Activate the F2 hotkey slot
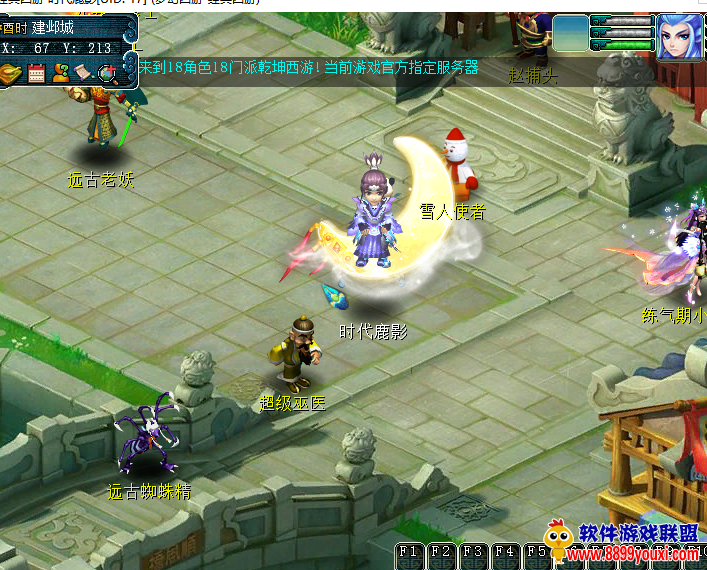The width and height of the screenshot is (707, 570). pyautogui.click(x=440, y=553)
